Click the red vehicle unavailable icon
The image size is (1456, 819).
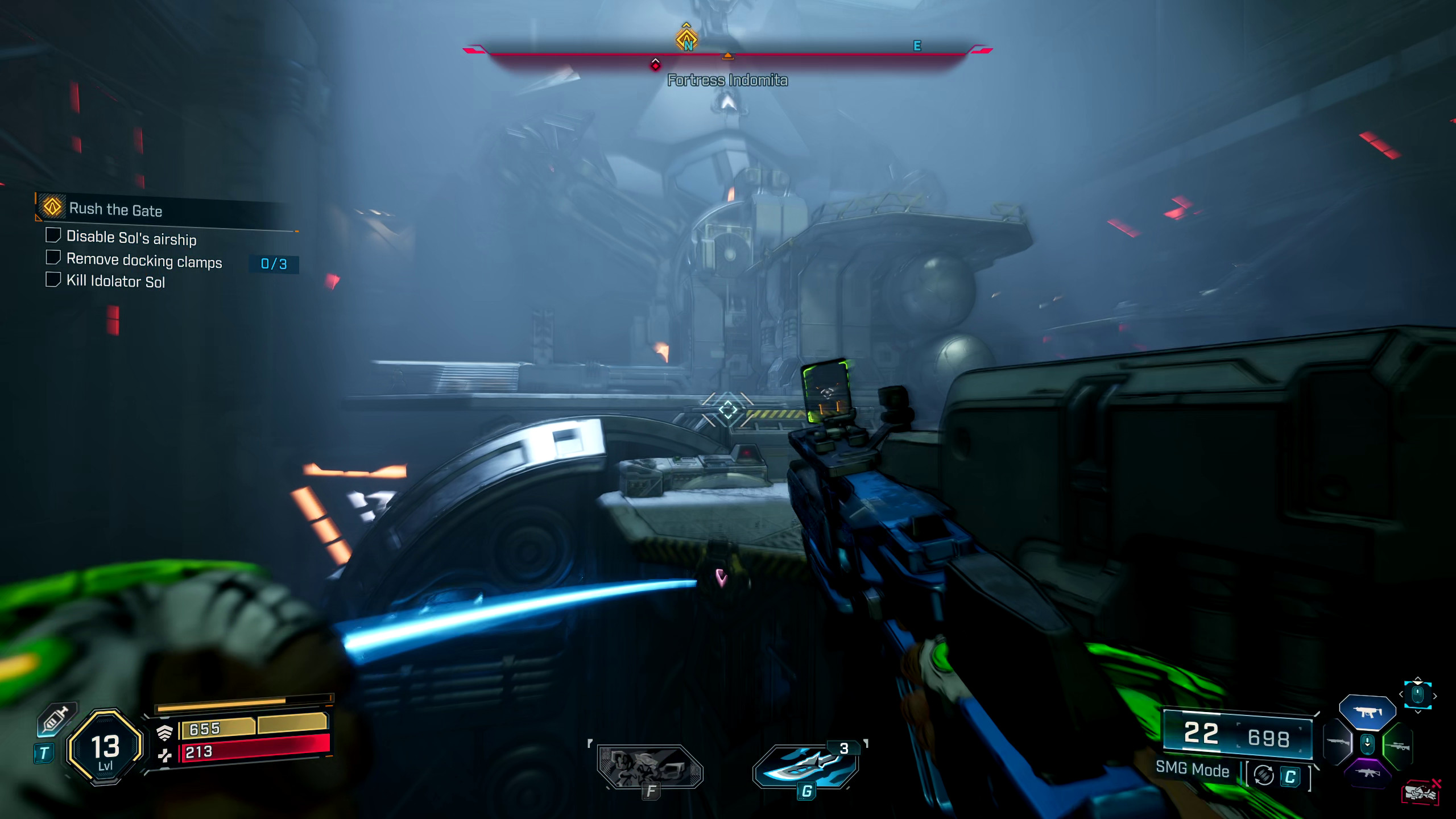pyautogui.click(x=1421, y=792)
